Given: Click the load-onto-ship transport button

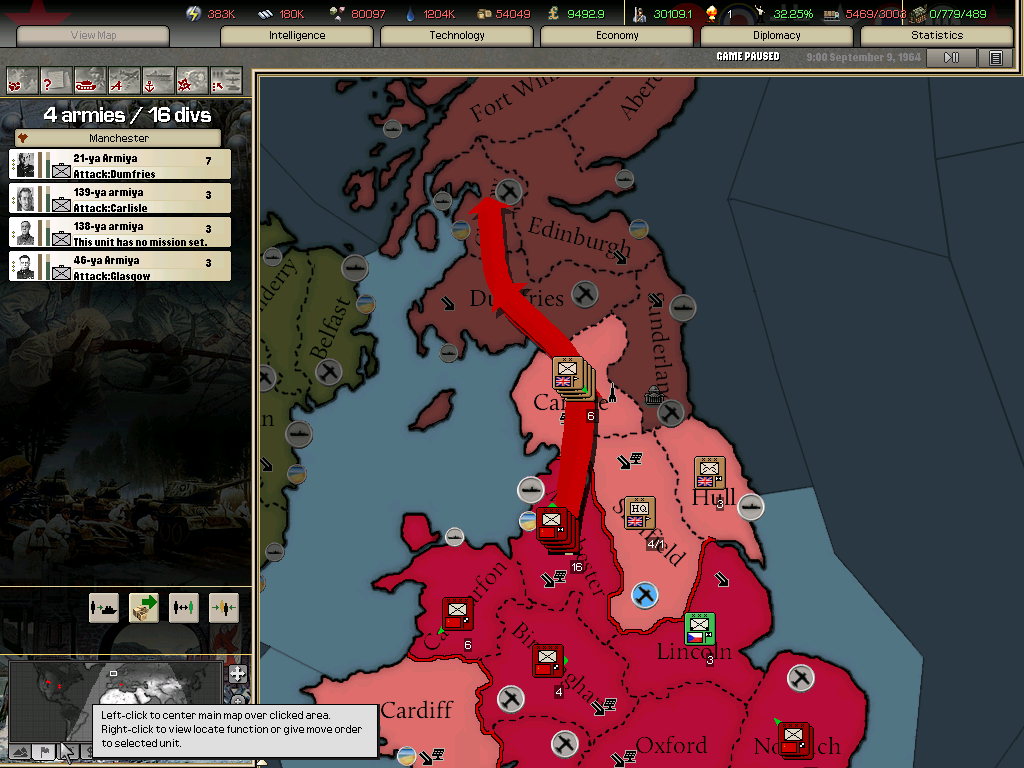Looking at the screenshot, I should pos(104,607).
